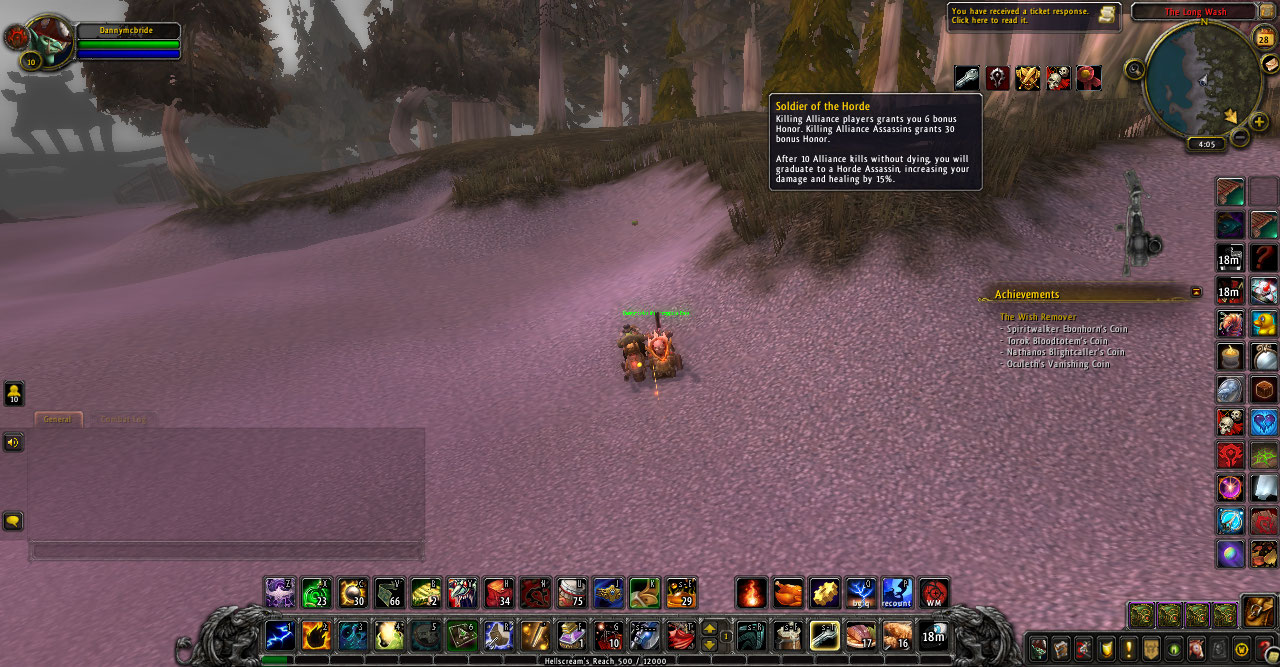
Task: Toggle the minimap tracking magnifier button
Action: pyautogui.click(x=1134, y=69)
